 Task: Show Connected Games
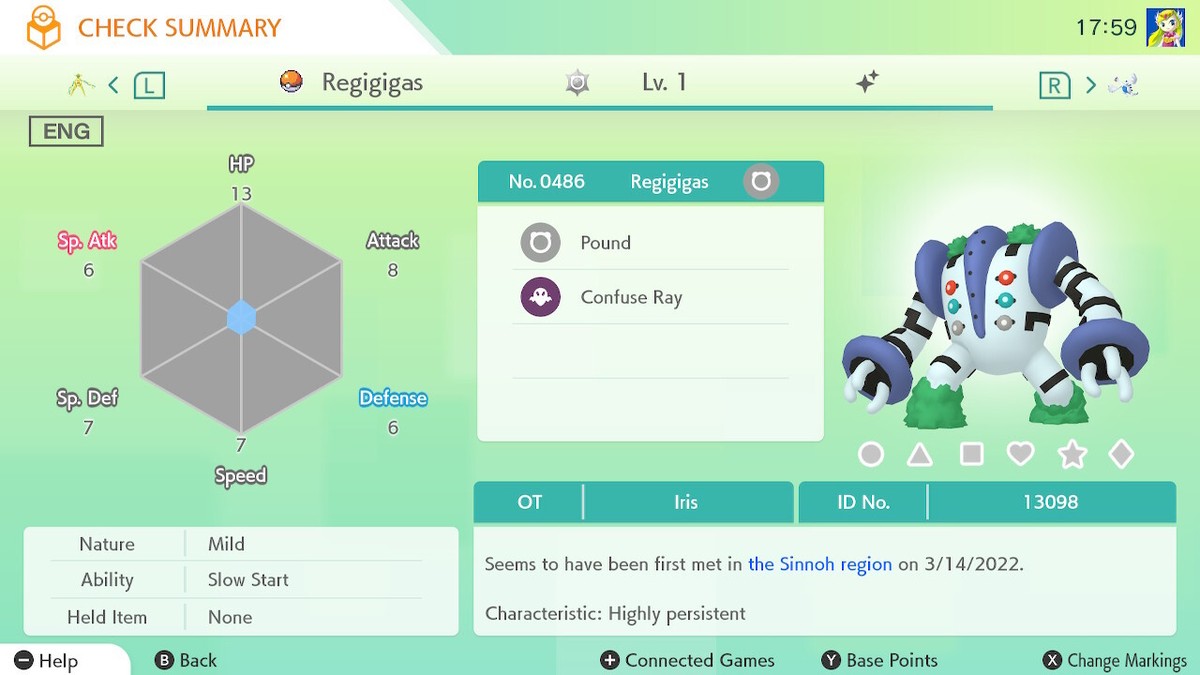687,660
